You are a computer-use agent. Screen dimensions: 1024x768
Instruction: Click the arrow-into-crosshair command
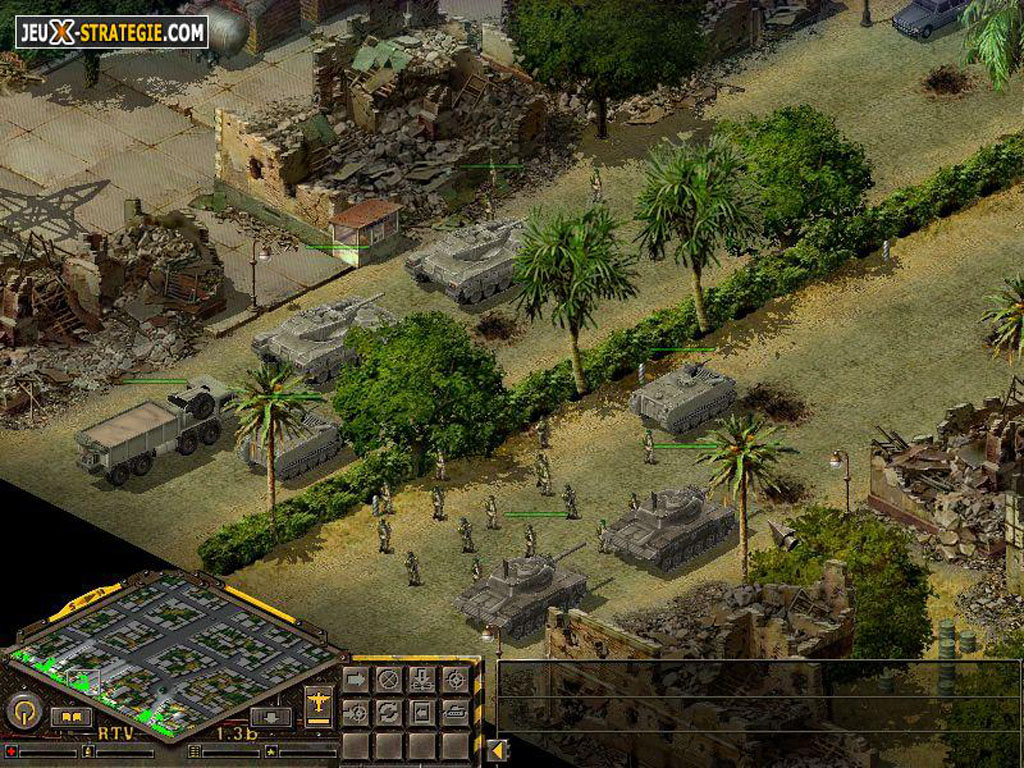pos(356,712)
